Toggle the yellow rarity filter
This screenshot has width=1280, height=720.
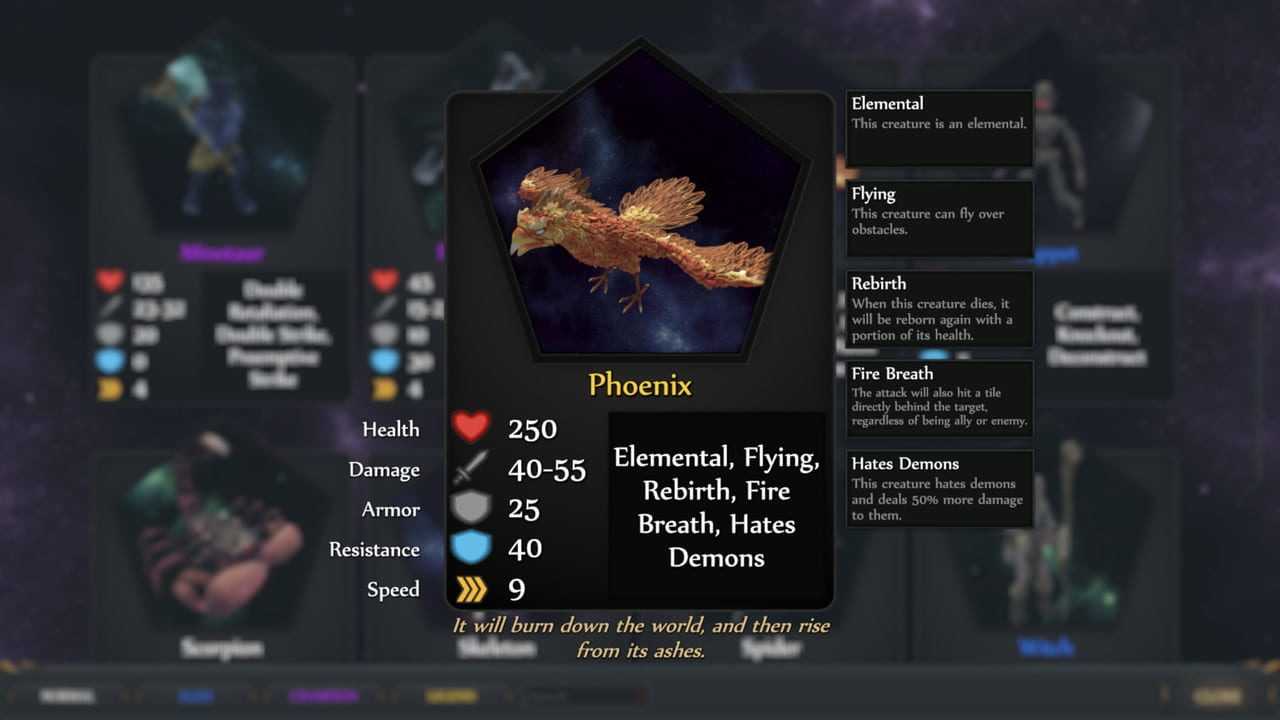click(x=451, y=696)
